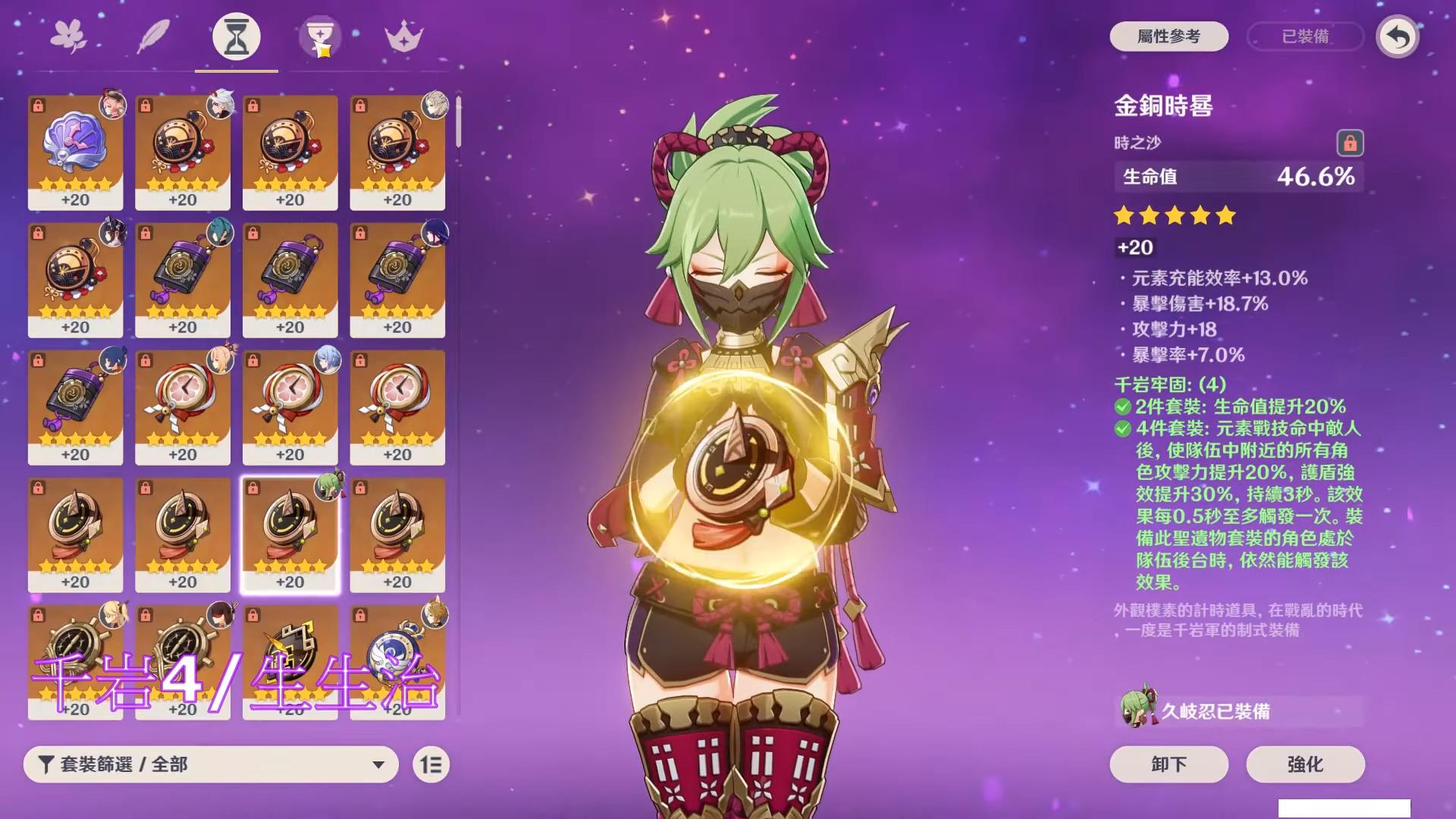The width and height of the screenshot is (1456, 819).
Task: Select the hourglass sands tab
Action: [x=236, y=36]
